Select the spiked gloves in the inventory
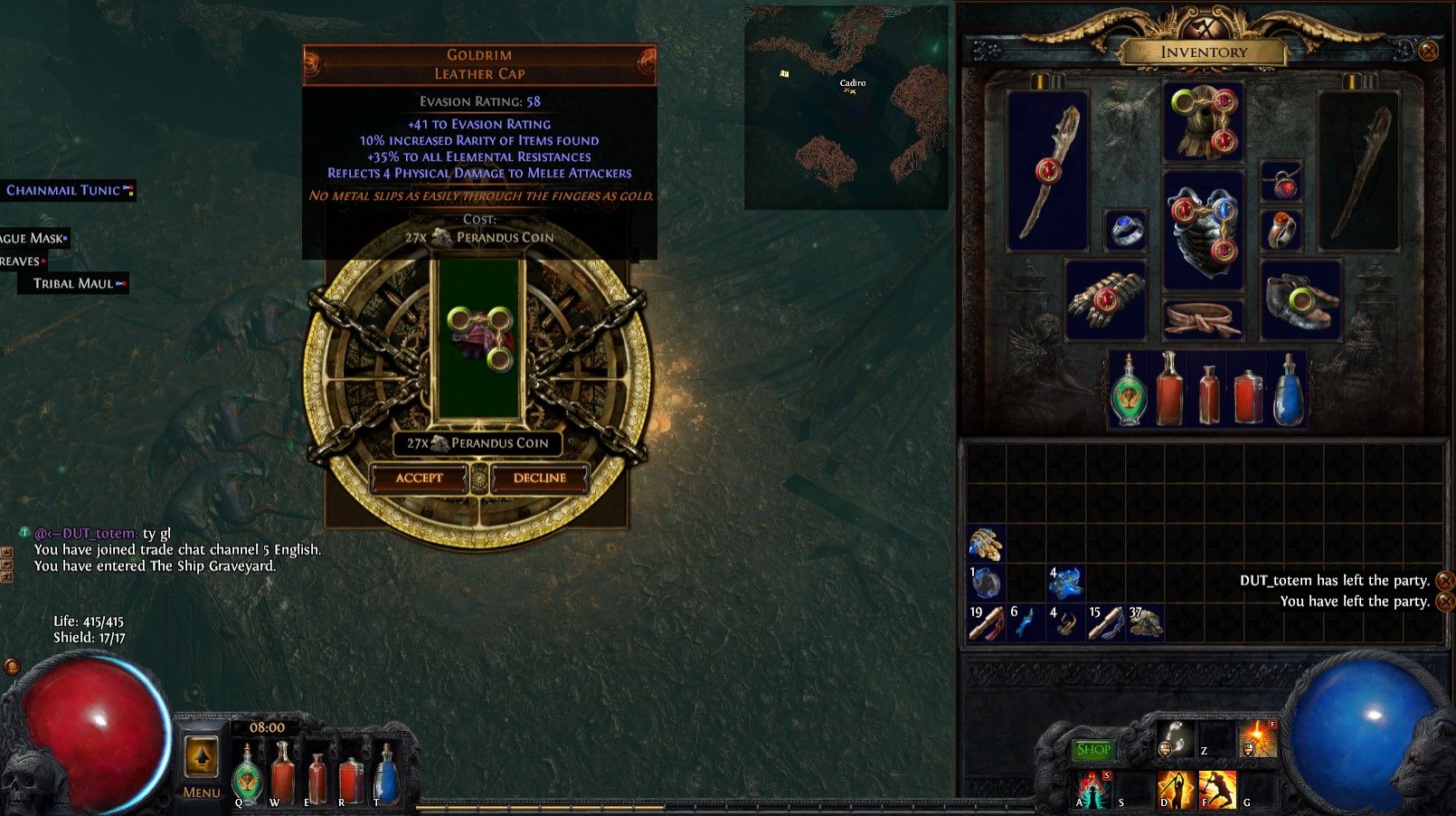1456x816 pixels. (1107, 299)
